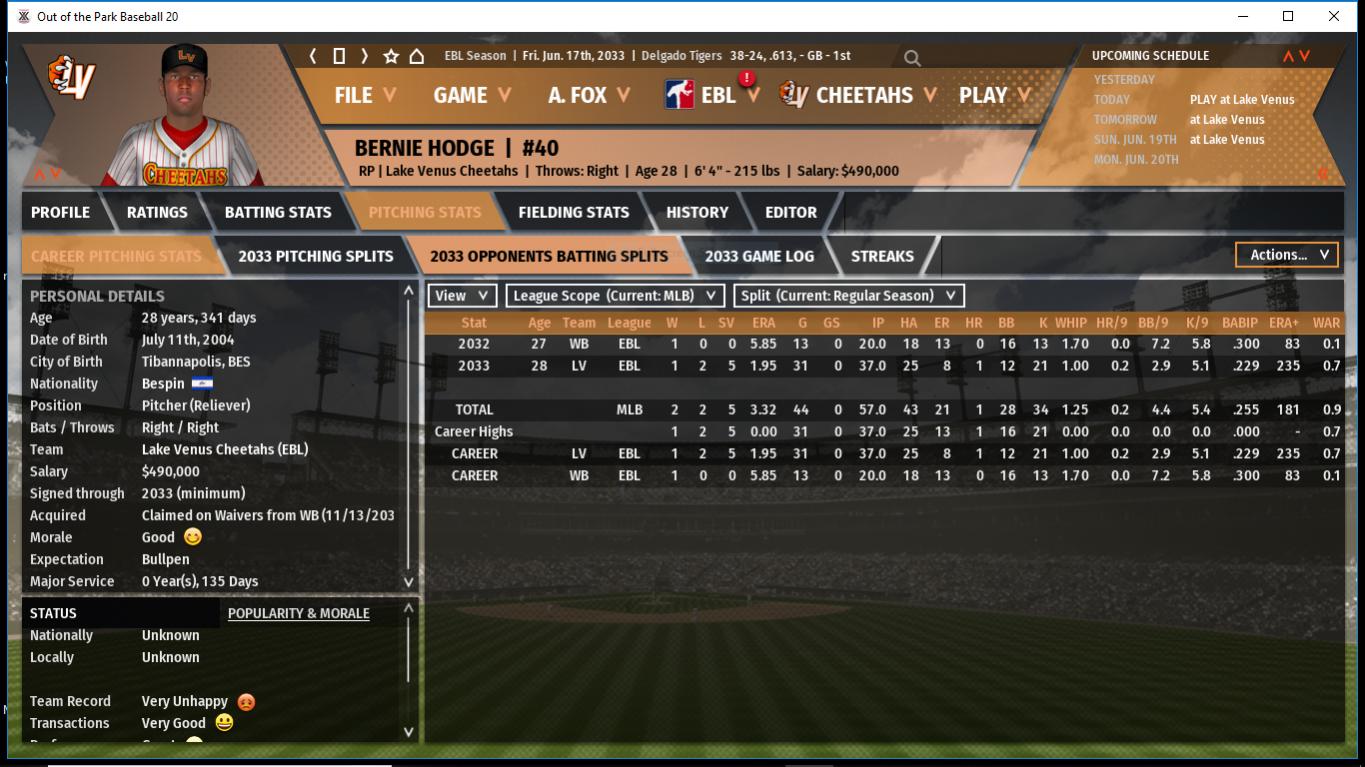Open the HISTORY tab
This screenshot has height=767, width=1365.
pyautogui.click(x=697, y=212)
